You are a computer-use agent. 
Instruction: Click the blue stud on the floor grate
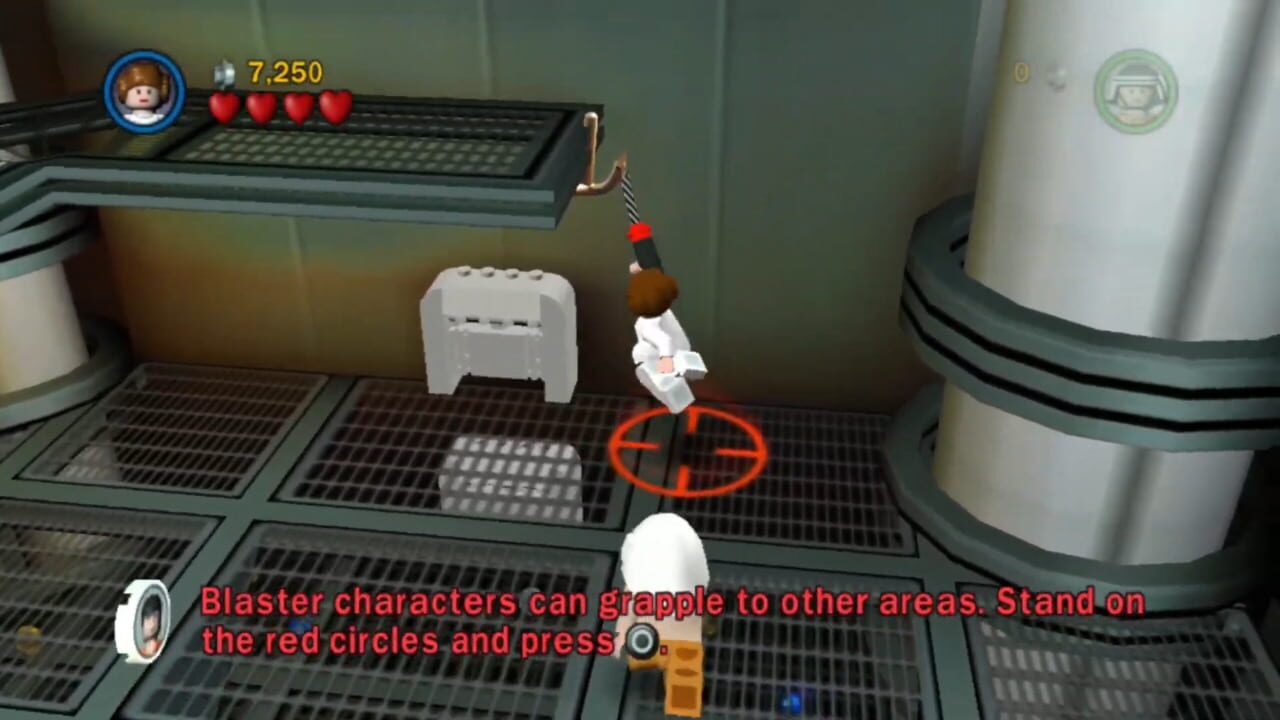click(x=791, y=700)
